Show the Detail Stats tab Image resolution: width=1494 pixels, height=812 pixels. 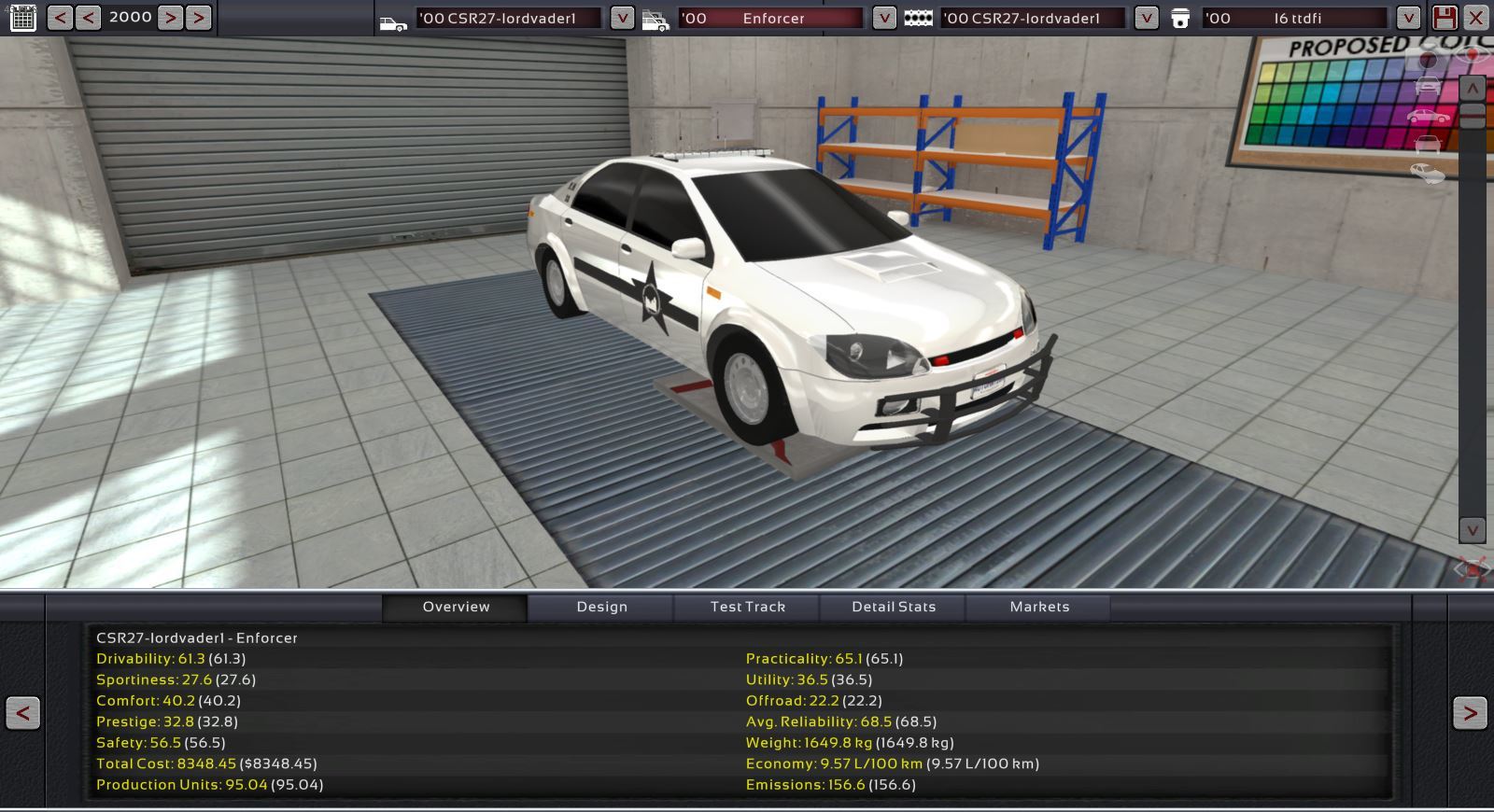(x=893, y=607)
